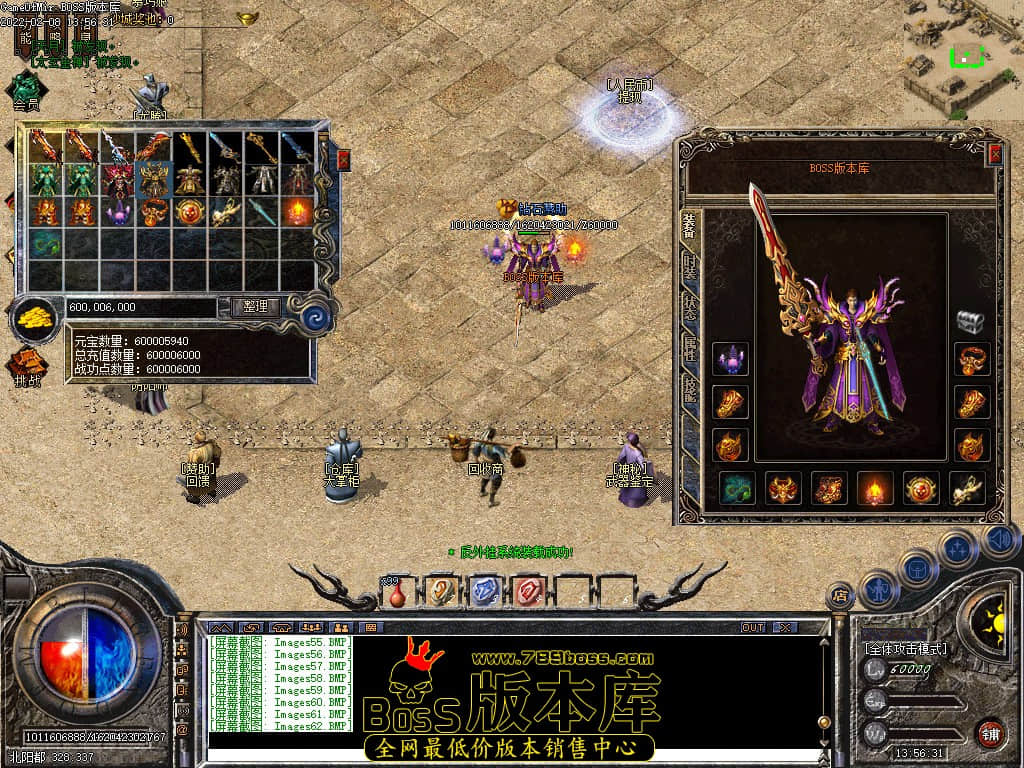Click the 整理 sort button in the bag
The image size is (1024, 768).
click(256, 307)
